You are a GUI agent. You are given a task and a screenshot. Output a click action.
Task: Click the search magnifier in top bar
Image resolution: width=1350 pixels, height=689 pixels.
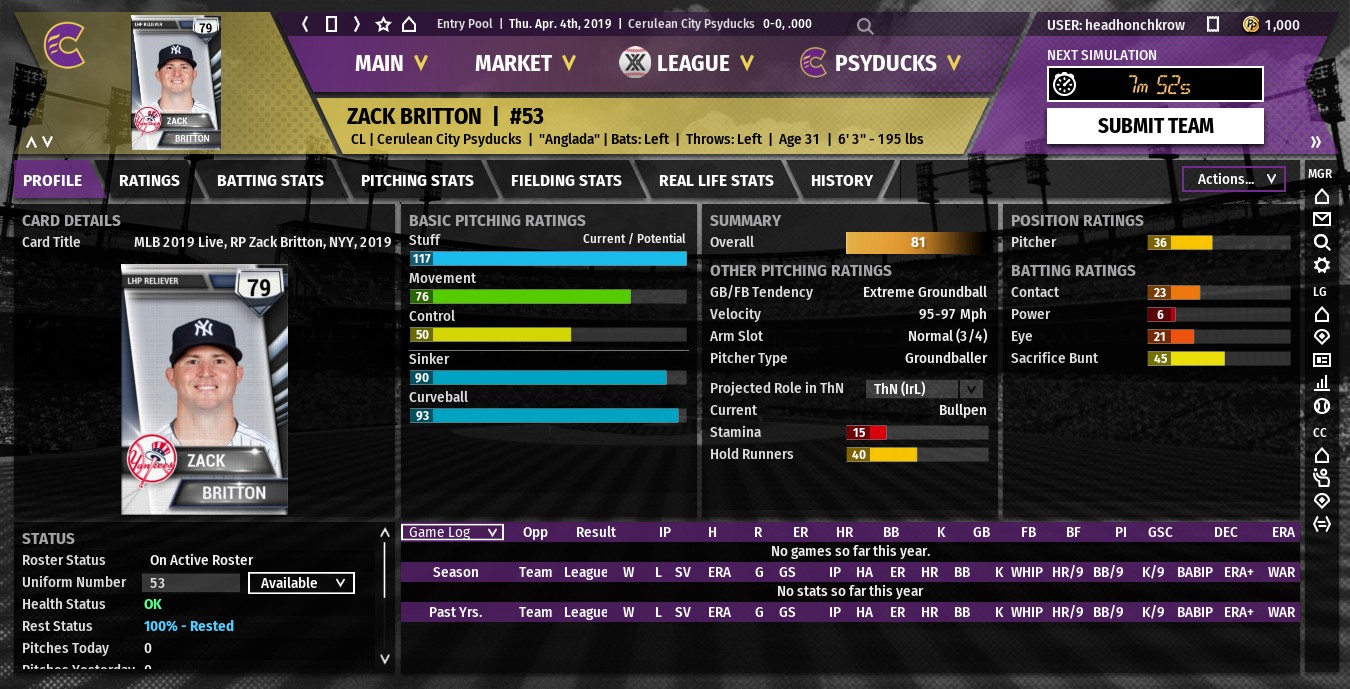click(x=865, y=26)
